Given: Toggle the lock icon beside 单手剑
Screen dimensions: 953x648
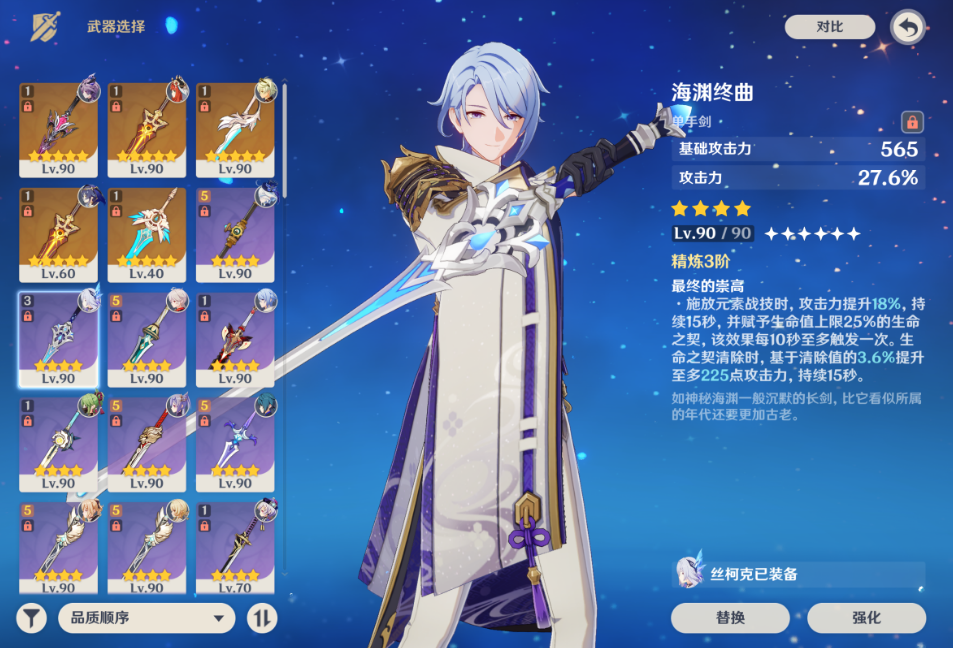Looking at the screenshot, I should click(x=911, y=121).
